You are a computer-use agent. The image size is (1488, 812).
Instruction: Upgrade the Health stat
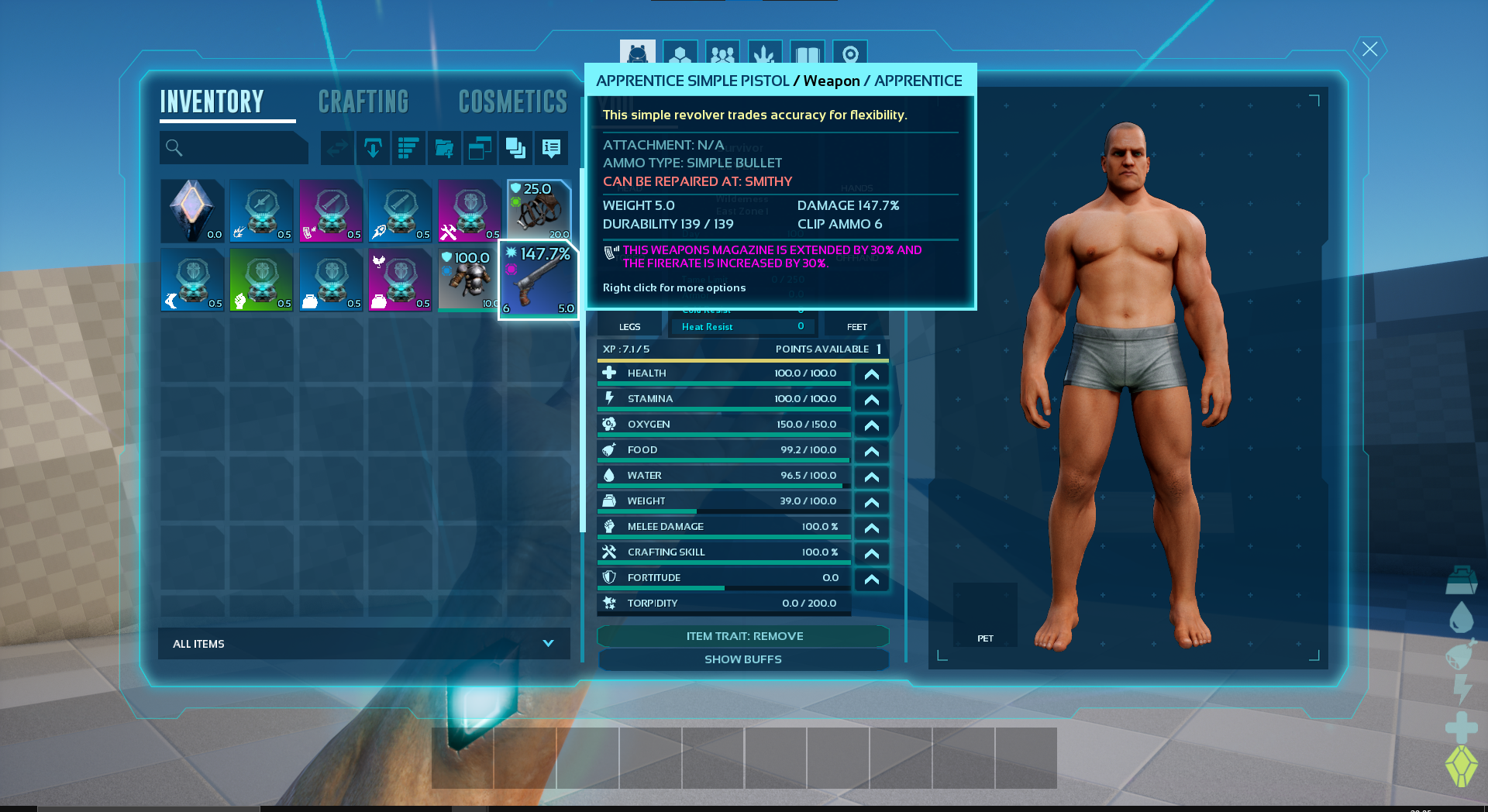(x=871, y=374)
